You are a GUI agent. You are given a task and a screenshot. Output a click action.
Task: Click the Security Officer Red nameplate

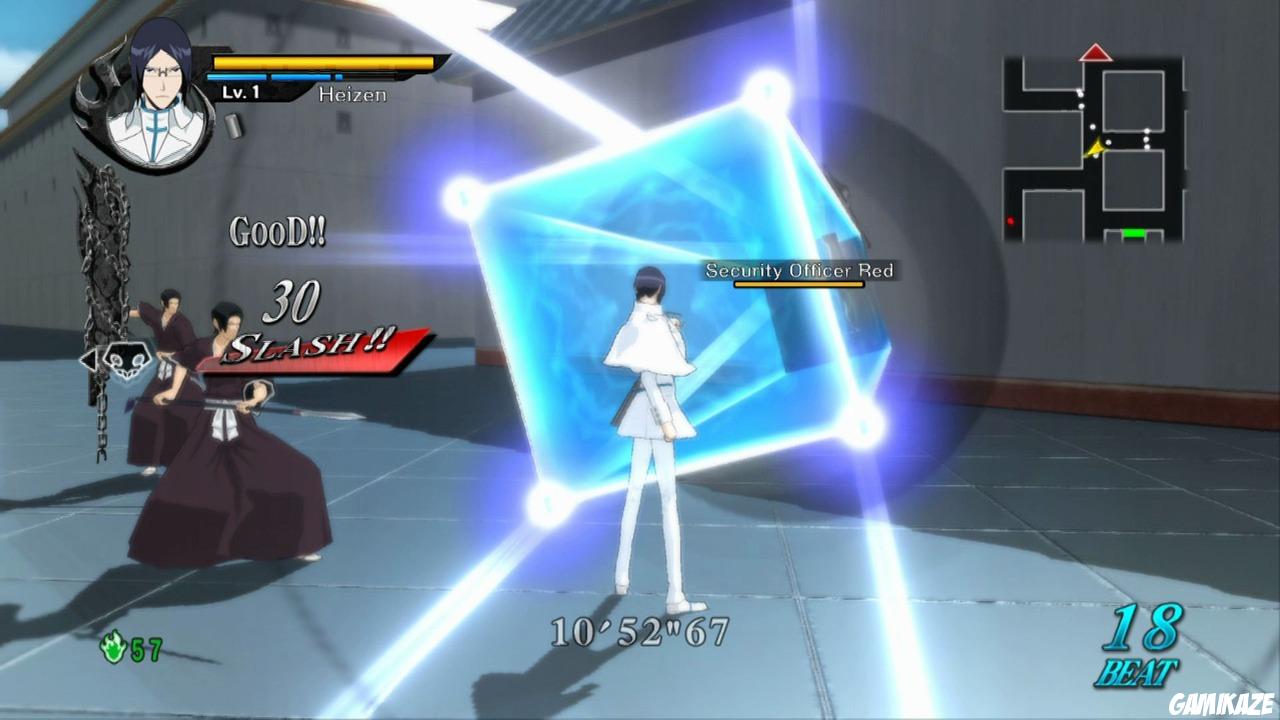point(798,270)
